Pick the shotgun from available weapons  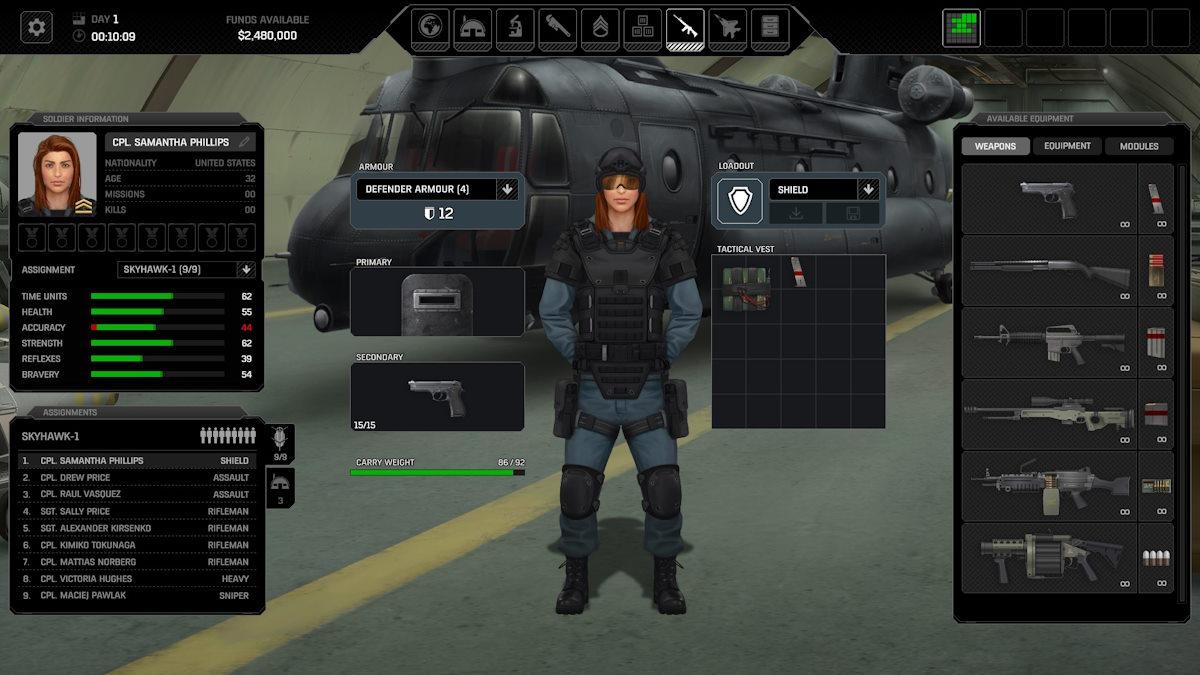(1048, 271)
